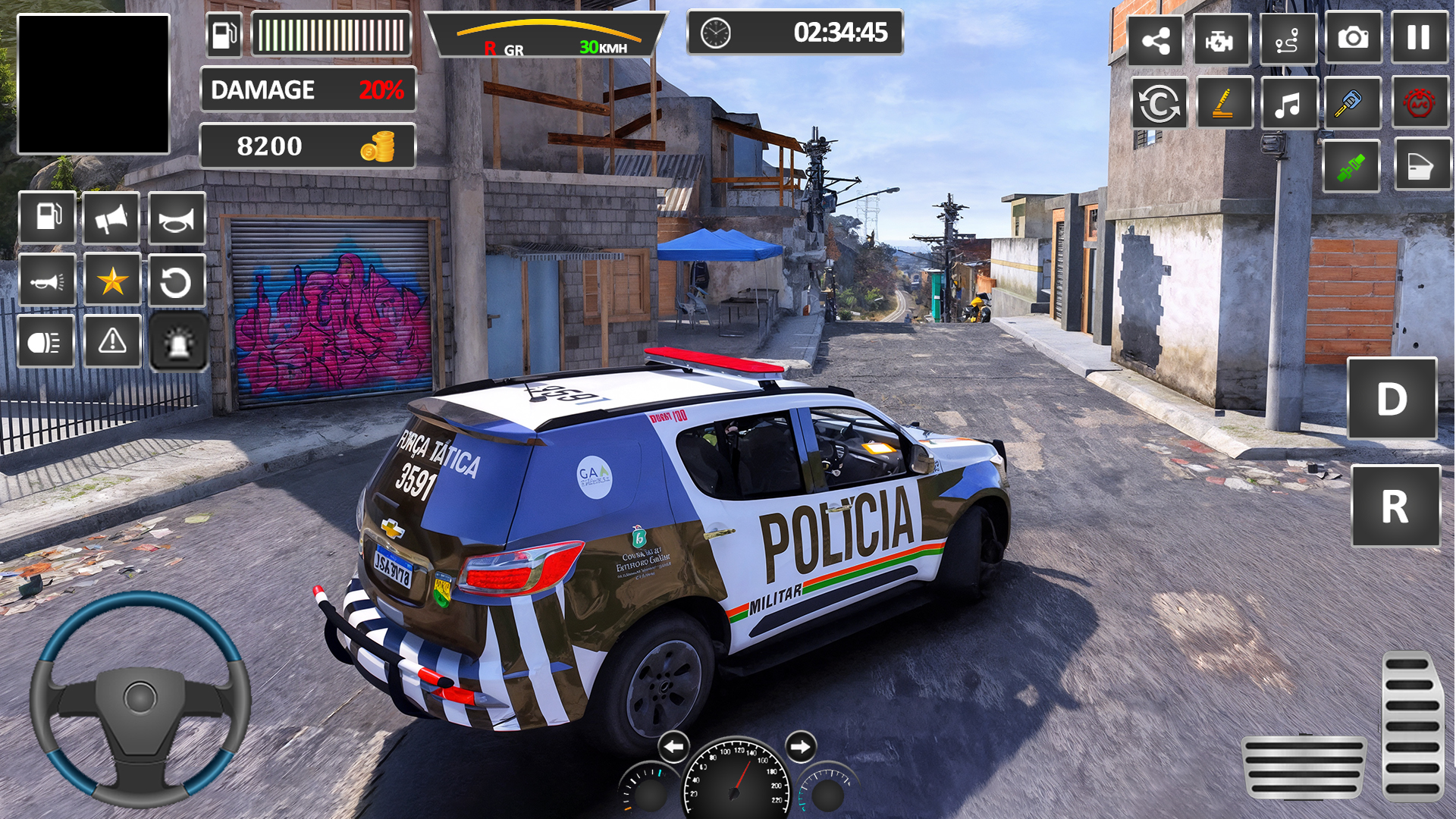Activate the police siren light button
Image resolution: width=1456 pixels, height=819 pixels.
click(178, 343)
